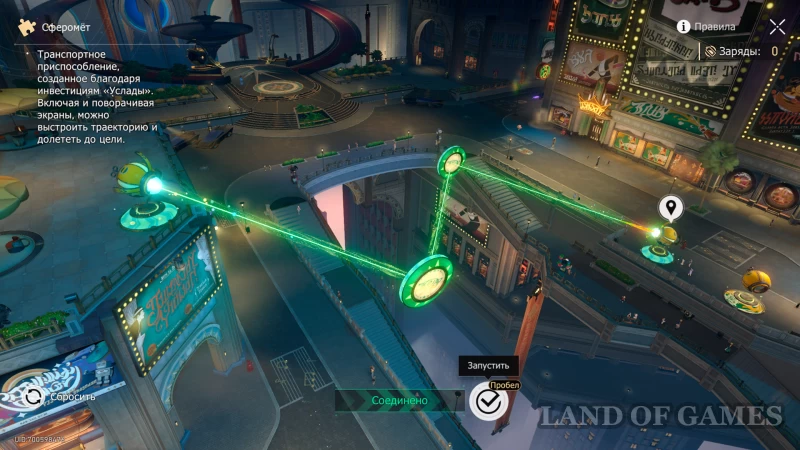Open the Правила rules info

click(x=707, y=26)
